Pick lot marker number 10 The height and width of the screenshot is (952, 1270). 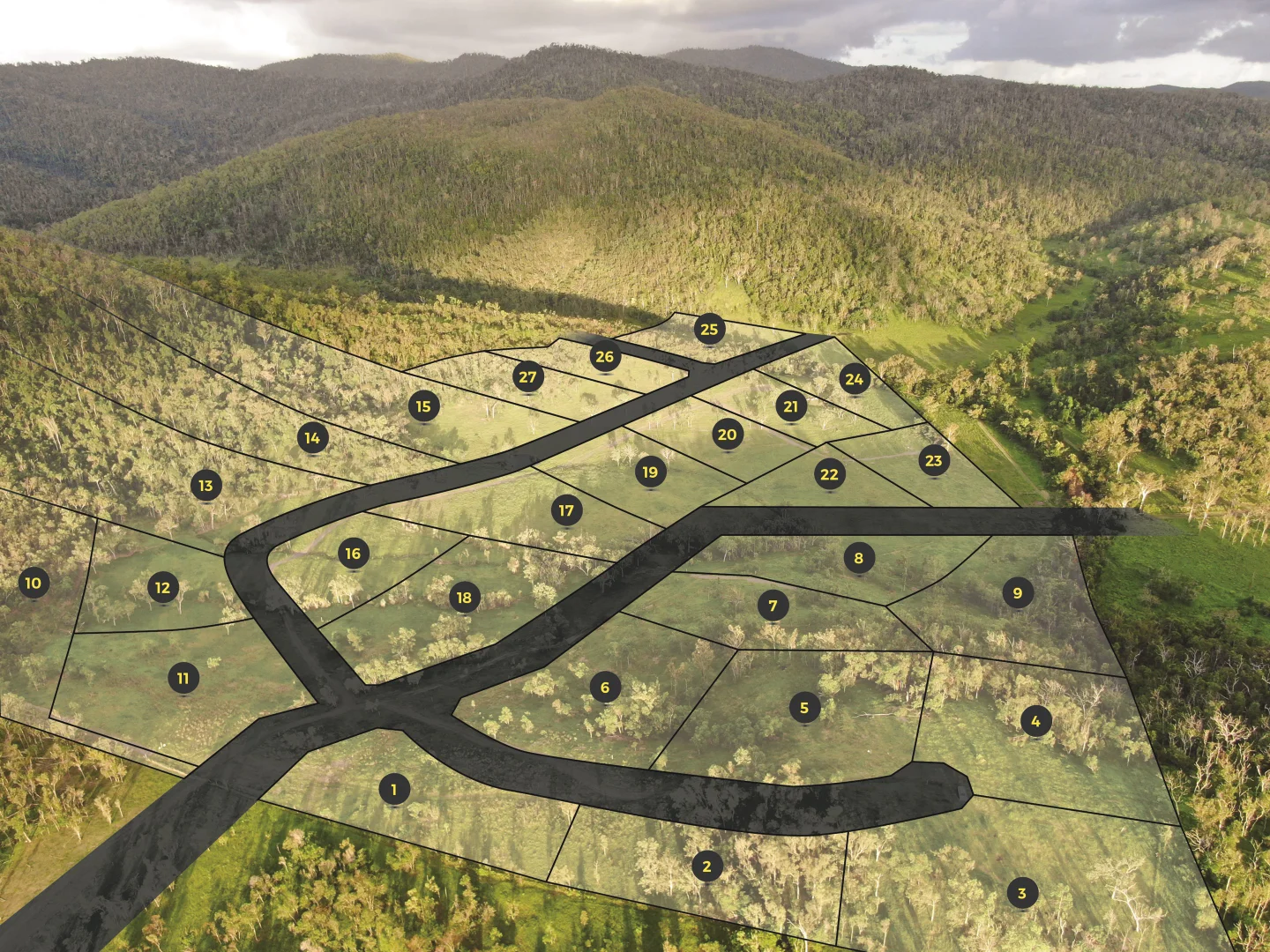34,583
